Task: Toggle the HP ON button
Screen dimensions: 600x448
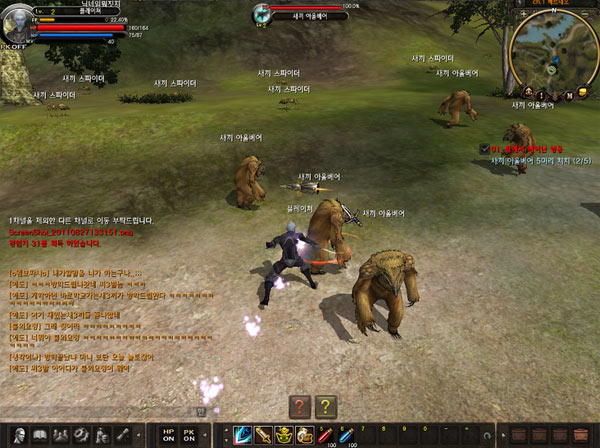Action: [x=167, y=436]
